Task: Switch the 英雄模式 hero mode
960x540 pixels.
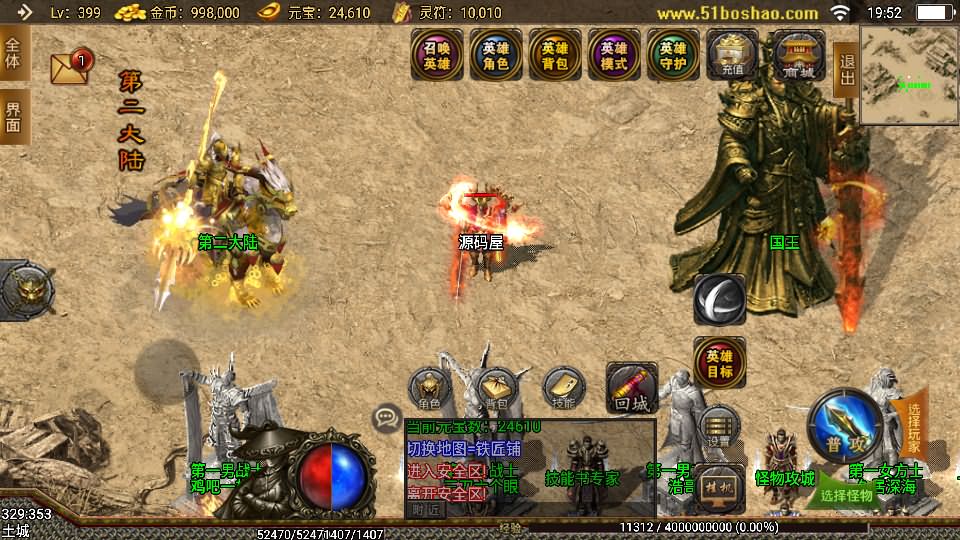Action: pos(614,56)
